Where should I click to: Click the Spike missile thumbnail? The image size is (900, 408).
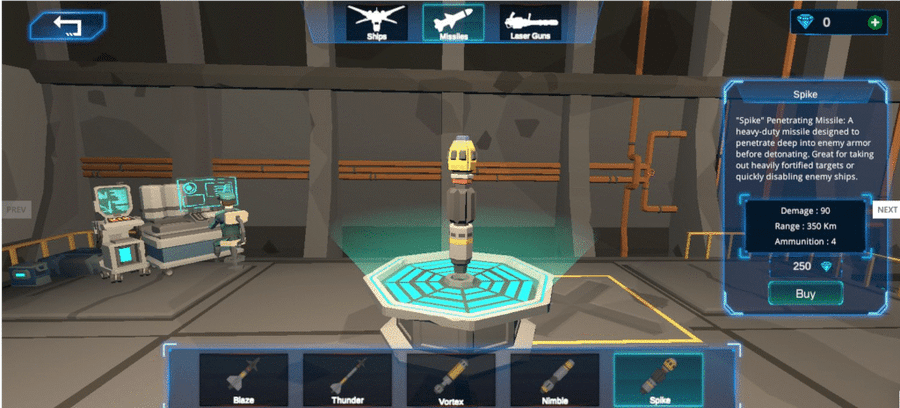[658, 378]
